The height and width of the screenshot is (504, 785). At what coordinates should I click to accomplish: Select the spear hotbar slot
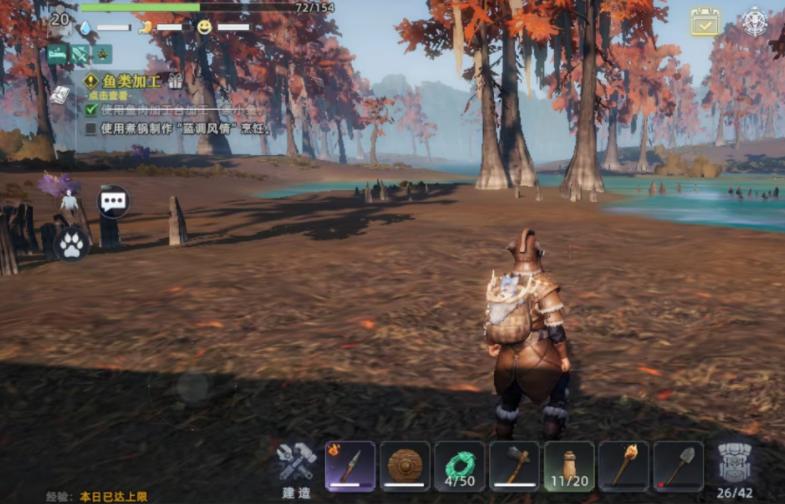pos(350,466)
